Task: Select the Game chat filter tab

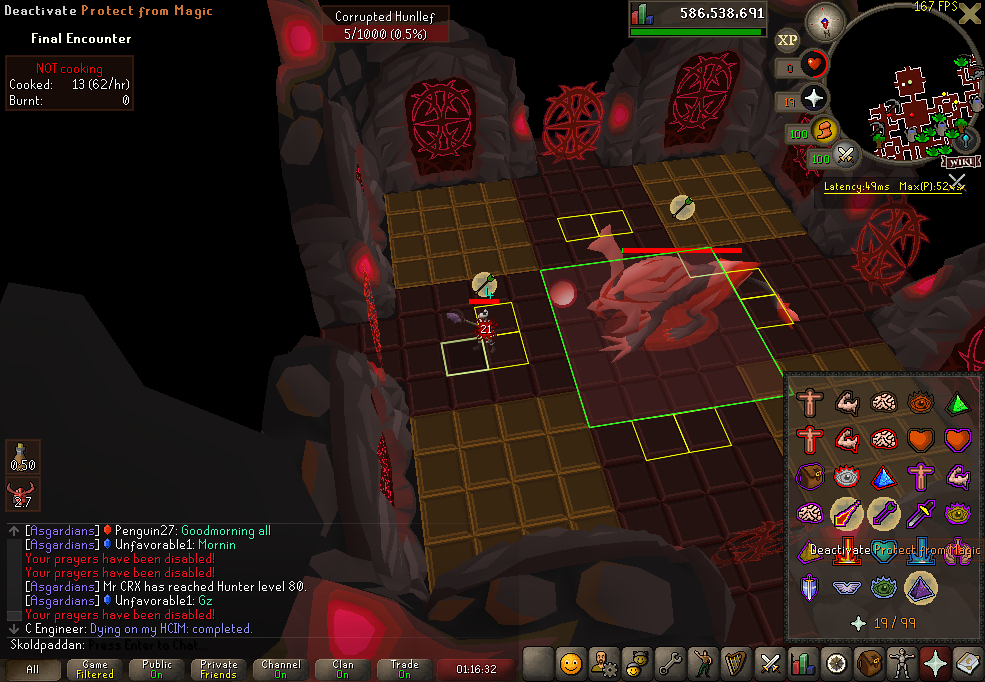Action: (x=95, y=668)
